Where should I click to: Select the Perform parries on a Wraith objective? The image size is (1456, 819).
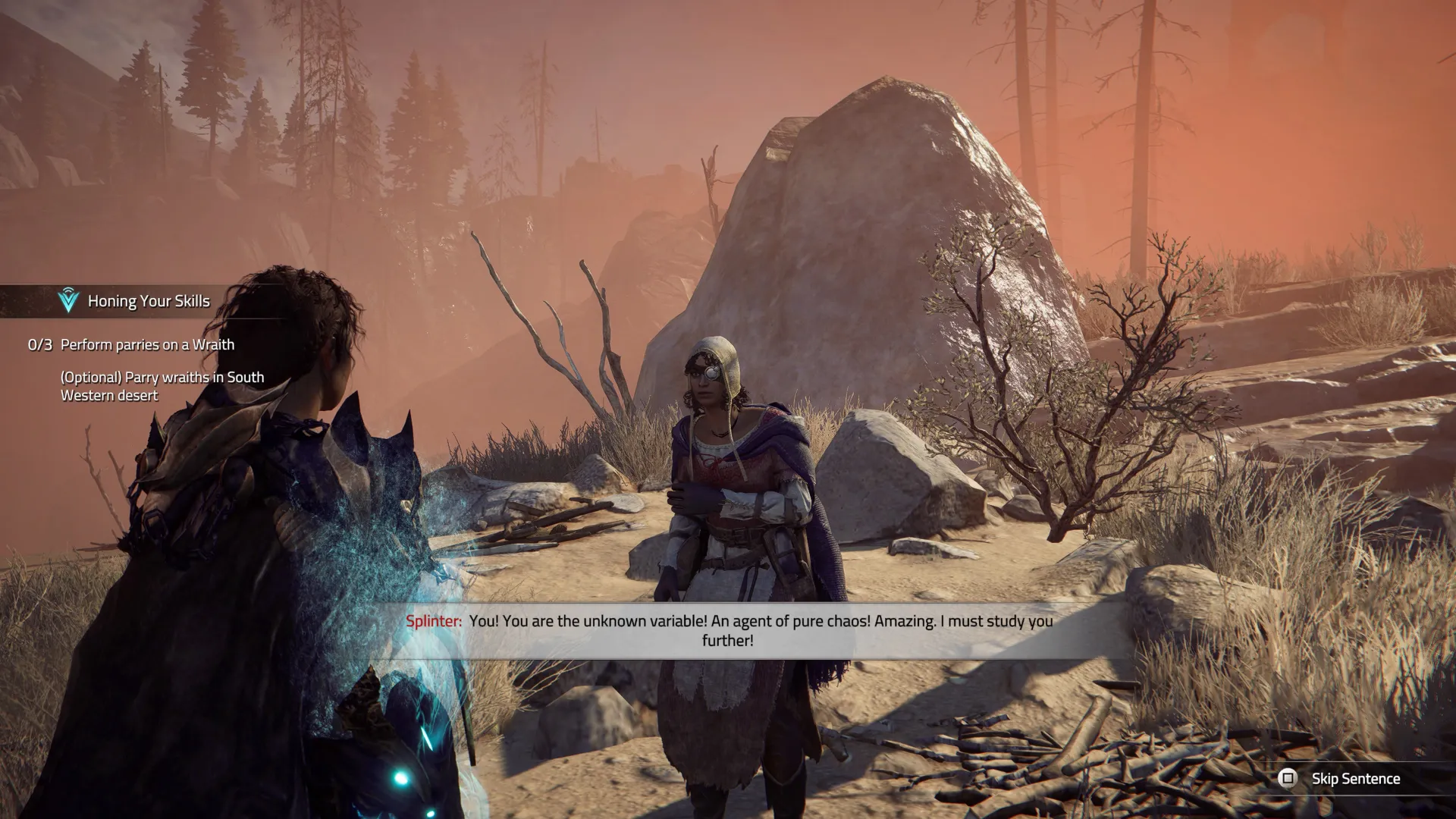tap(147, 345)
